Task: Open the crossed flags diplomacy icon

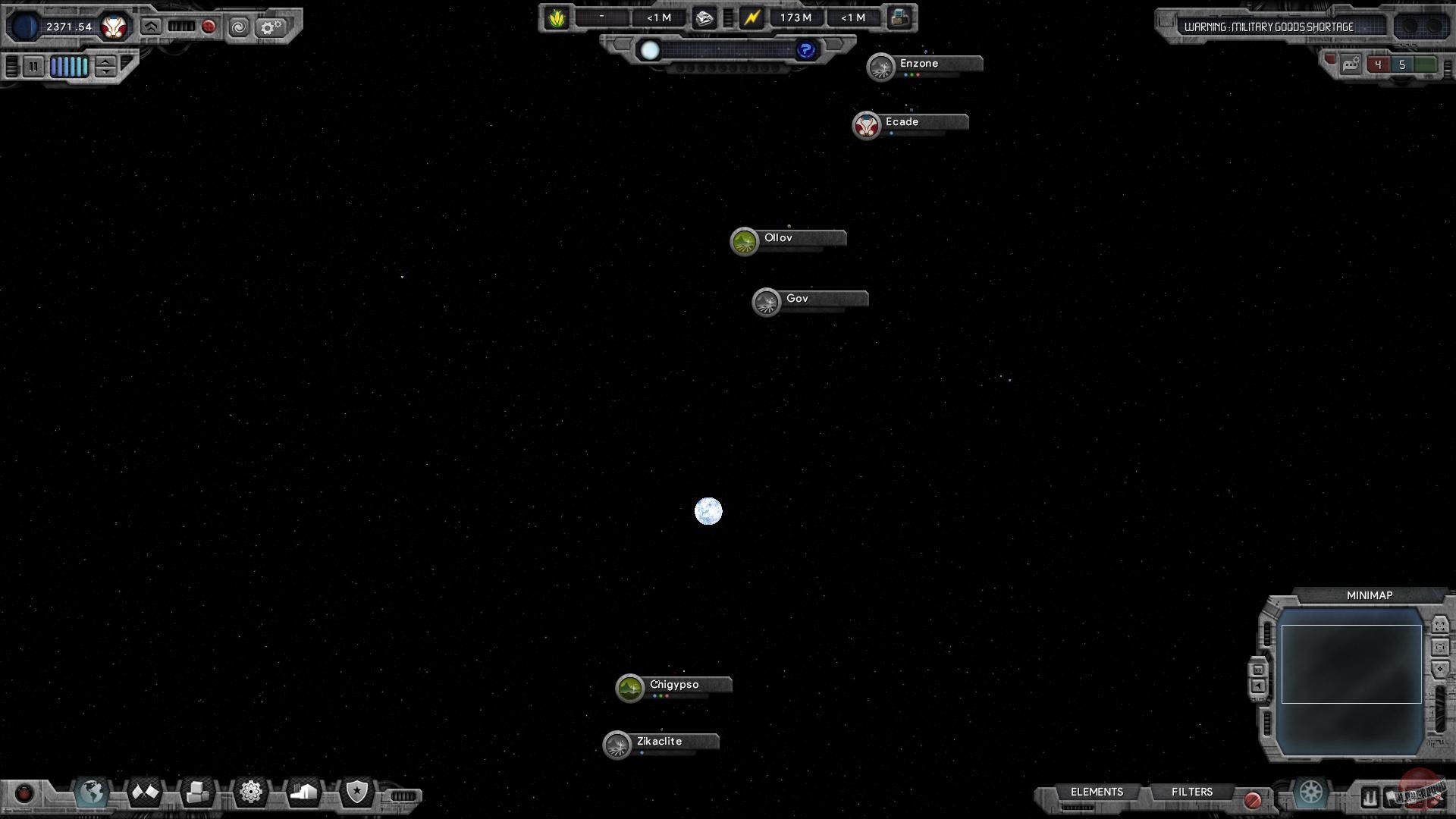Action: tap(144, 791)
